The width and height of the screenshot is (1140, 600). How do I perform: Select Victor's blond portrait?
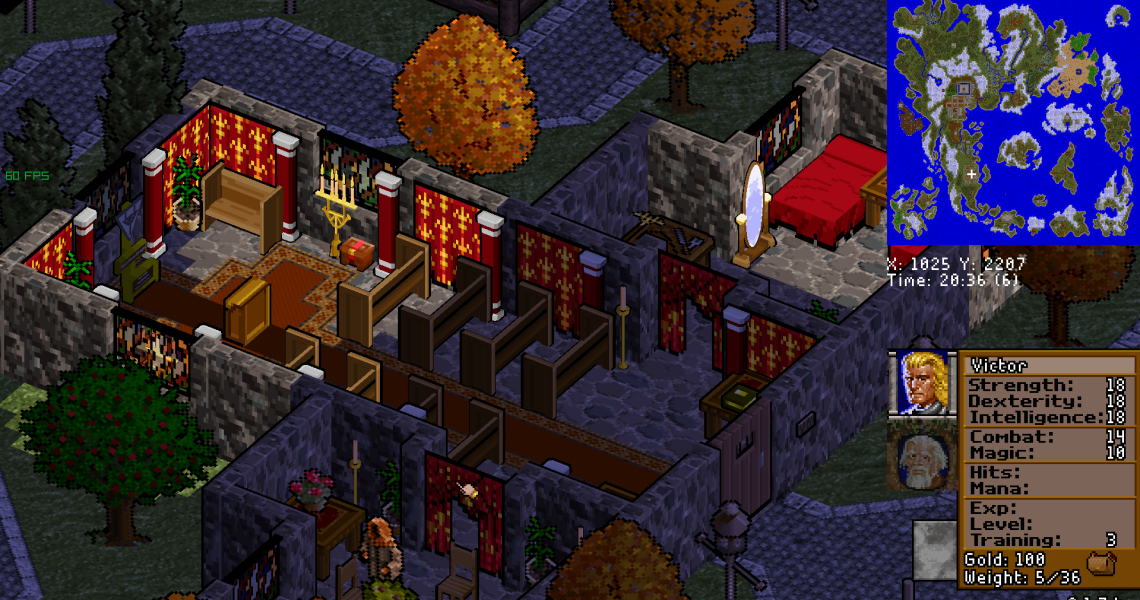pos(921,382)
